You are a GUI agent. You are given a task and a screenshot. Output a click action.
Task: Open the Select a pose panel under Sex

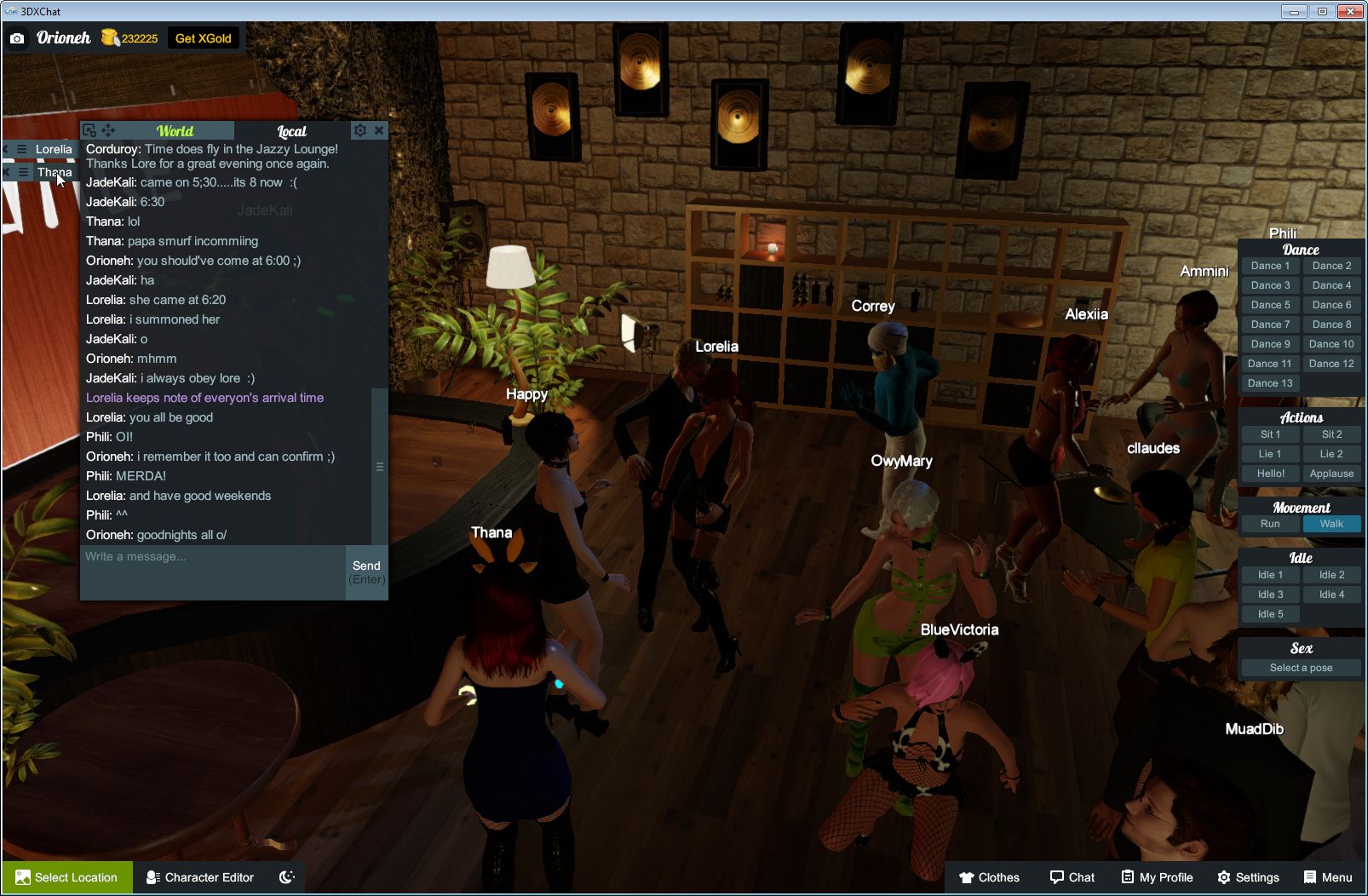point(1301,667)
